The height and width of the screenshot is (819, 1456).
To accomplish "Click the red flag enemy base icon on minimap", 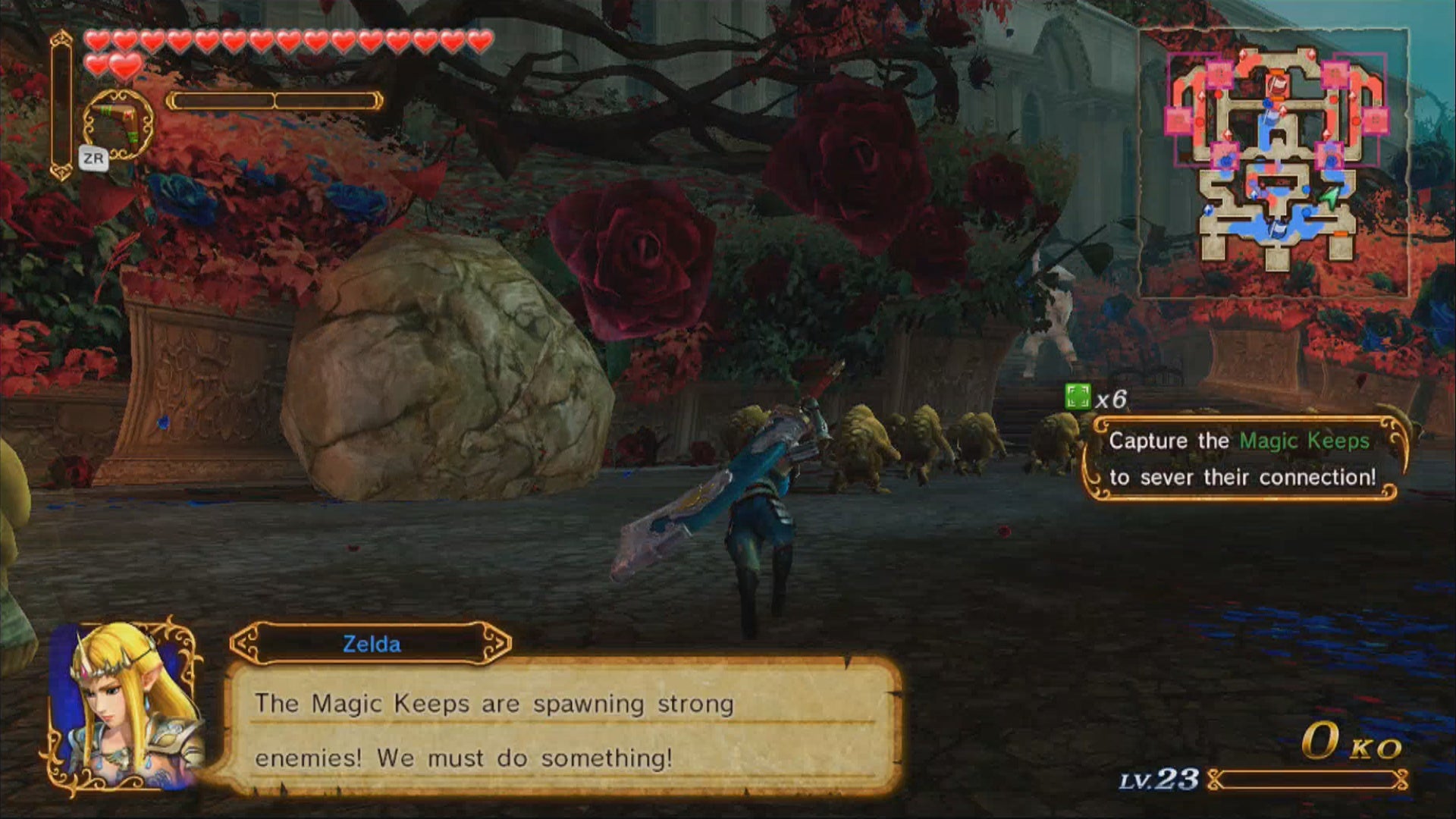I will (1279, 85).
